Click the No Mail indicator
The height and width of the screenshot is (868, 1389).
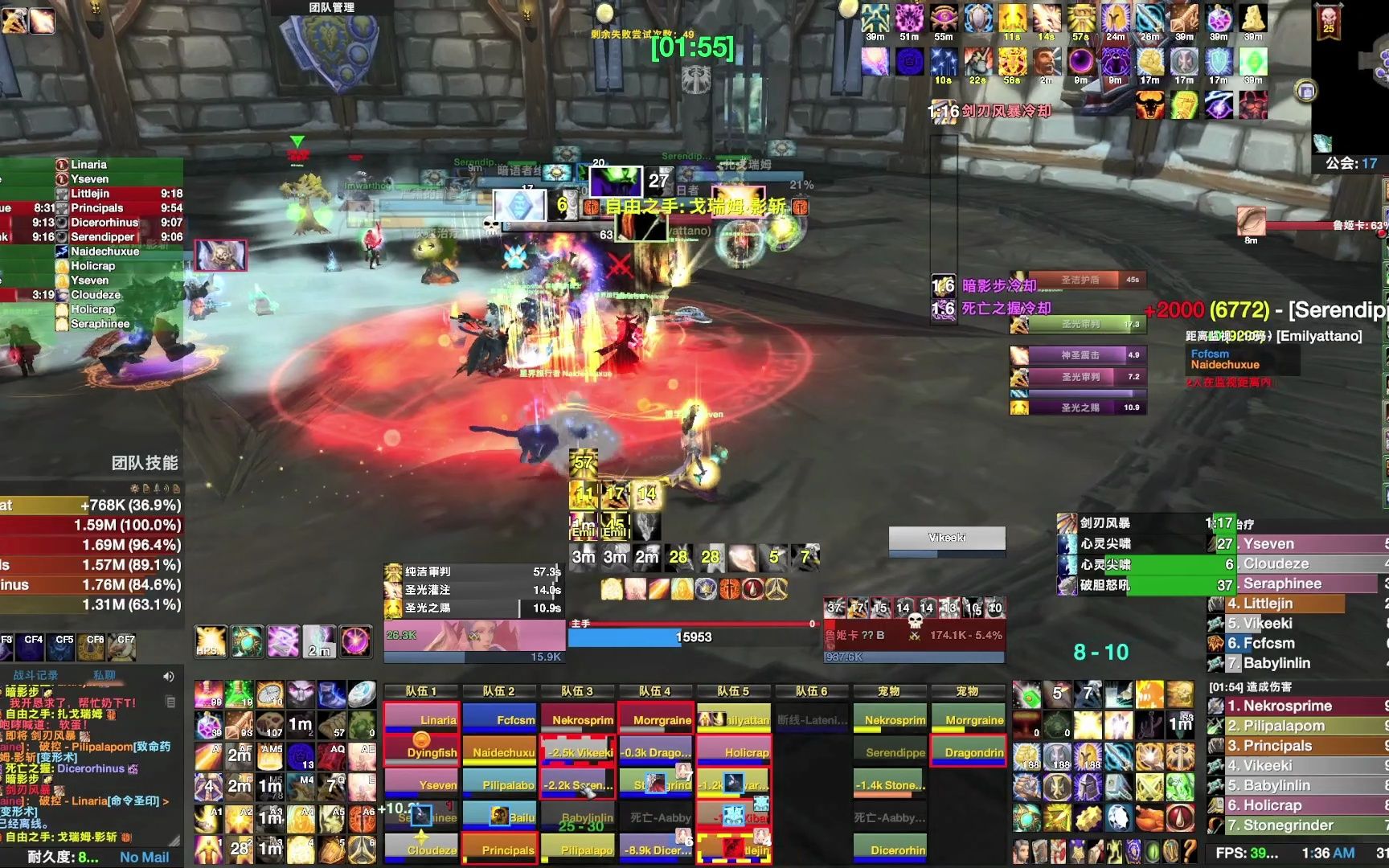click(x=145, y=857)
